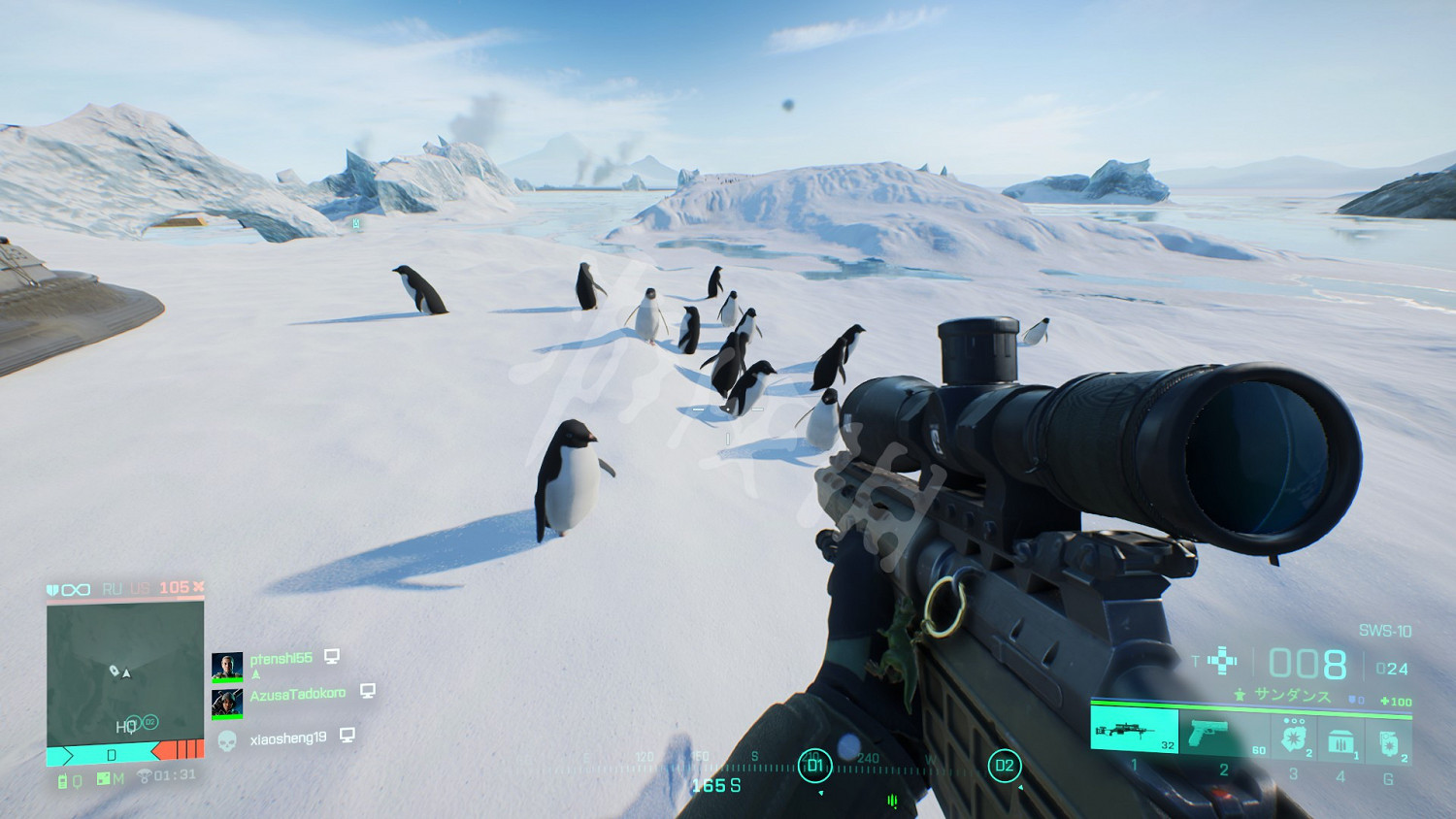Choose the explosive gadget in slot 3
This screenshot has width=1456, height=819.
click(1294, 738)
